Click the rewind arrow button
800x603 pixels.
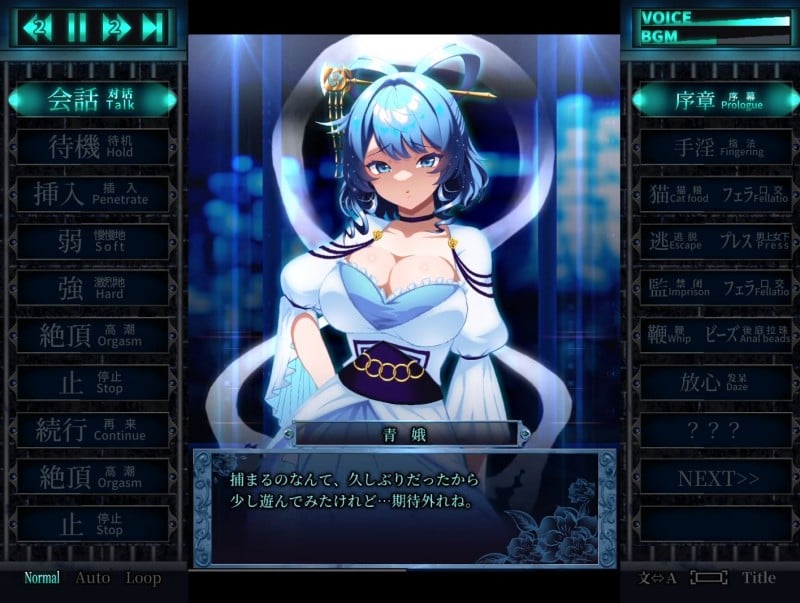click(x=40, y=27)
